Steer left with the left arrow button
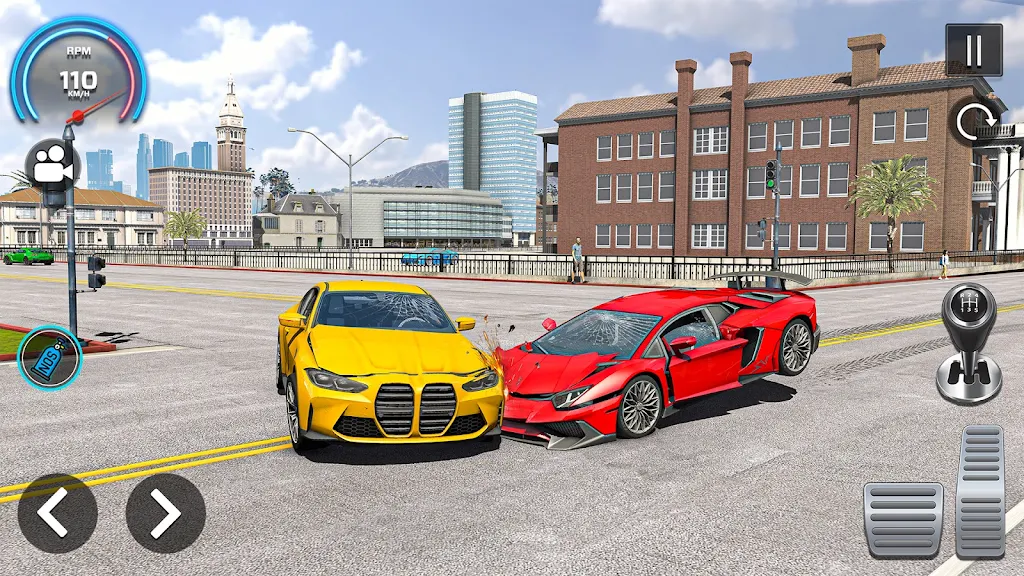Screen dimensions: 1024x576 [58, 513]
